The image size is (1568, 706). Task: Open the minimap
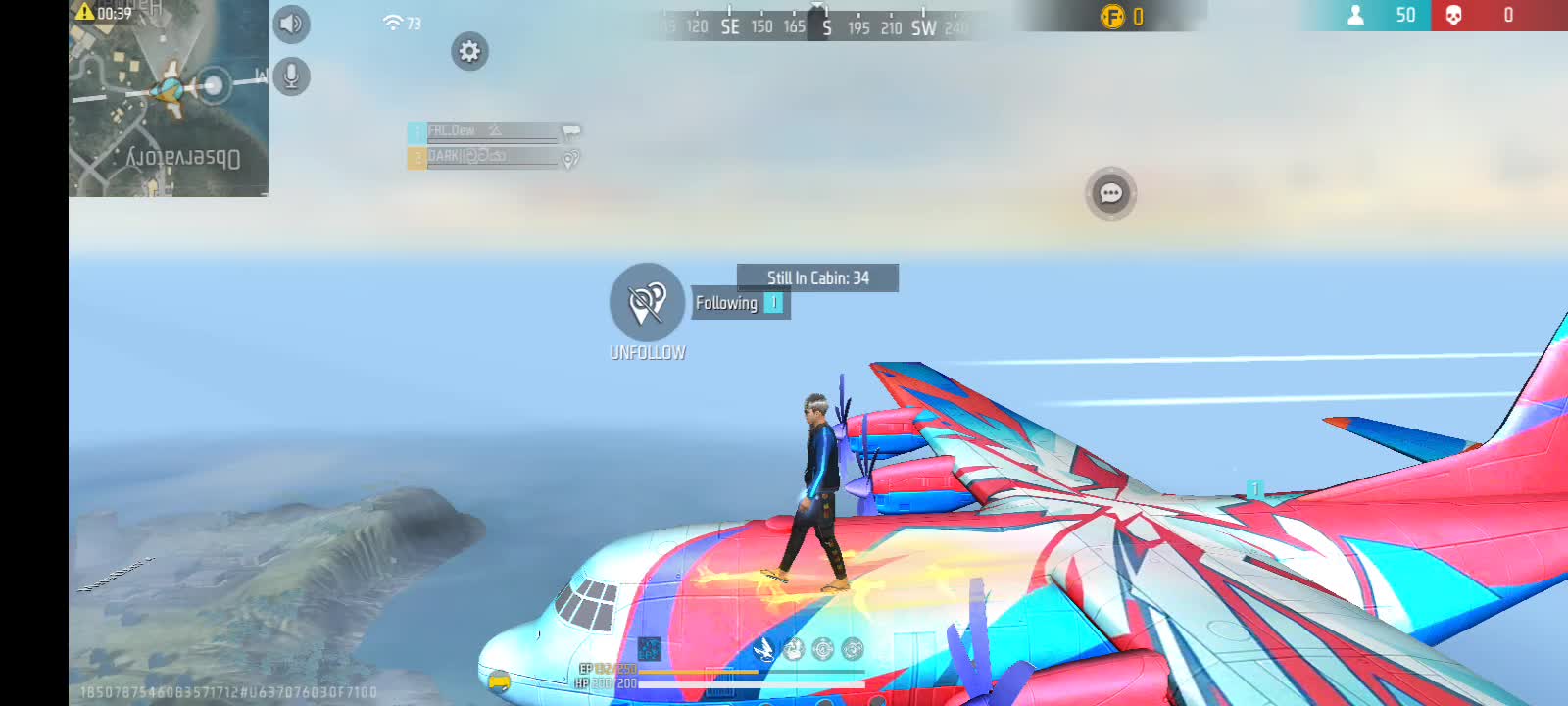169,98
